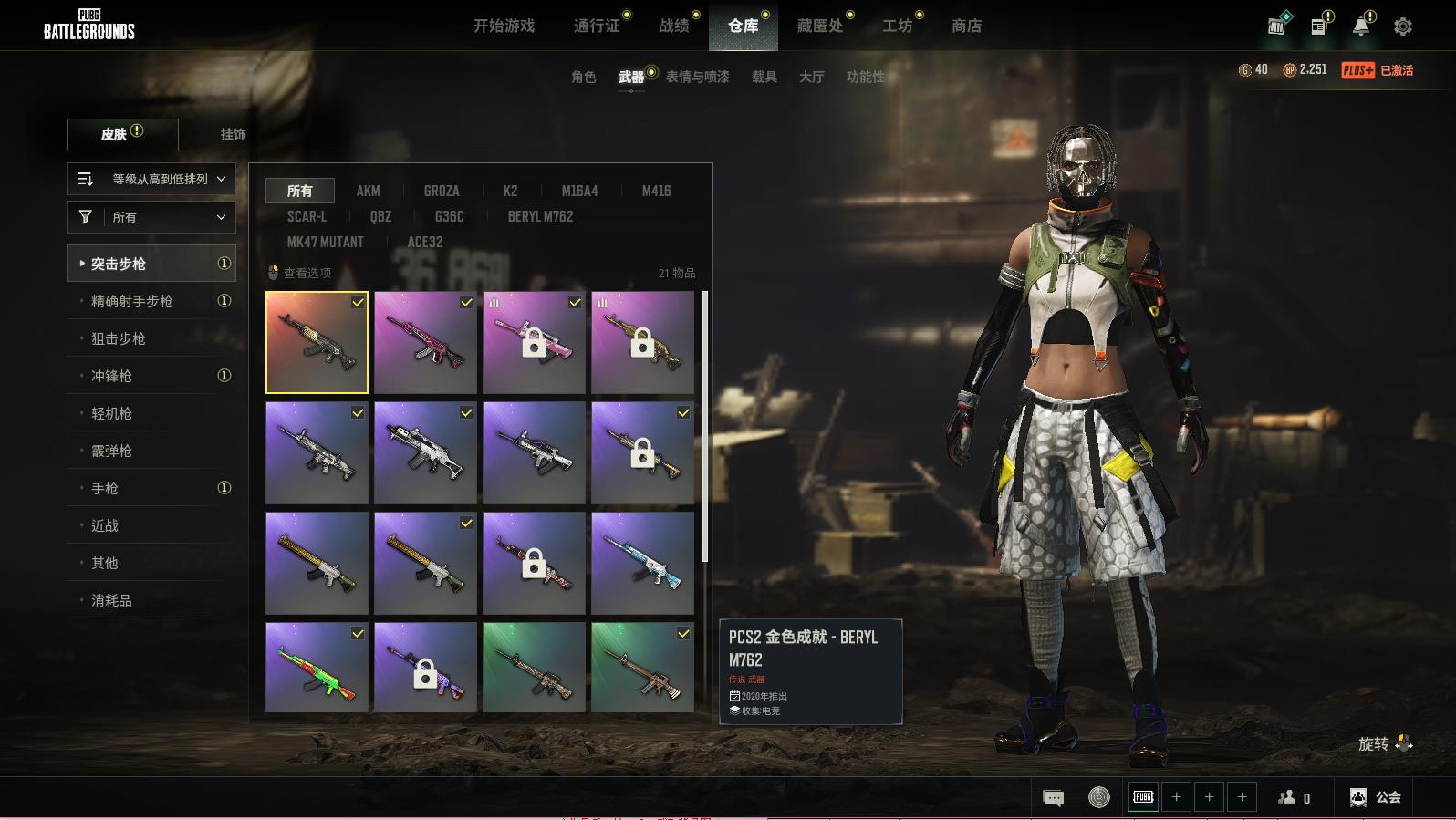
Task: Go to the 通行证 pass page
Action: pos(597,26)
